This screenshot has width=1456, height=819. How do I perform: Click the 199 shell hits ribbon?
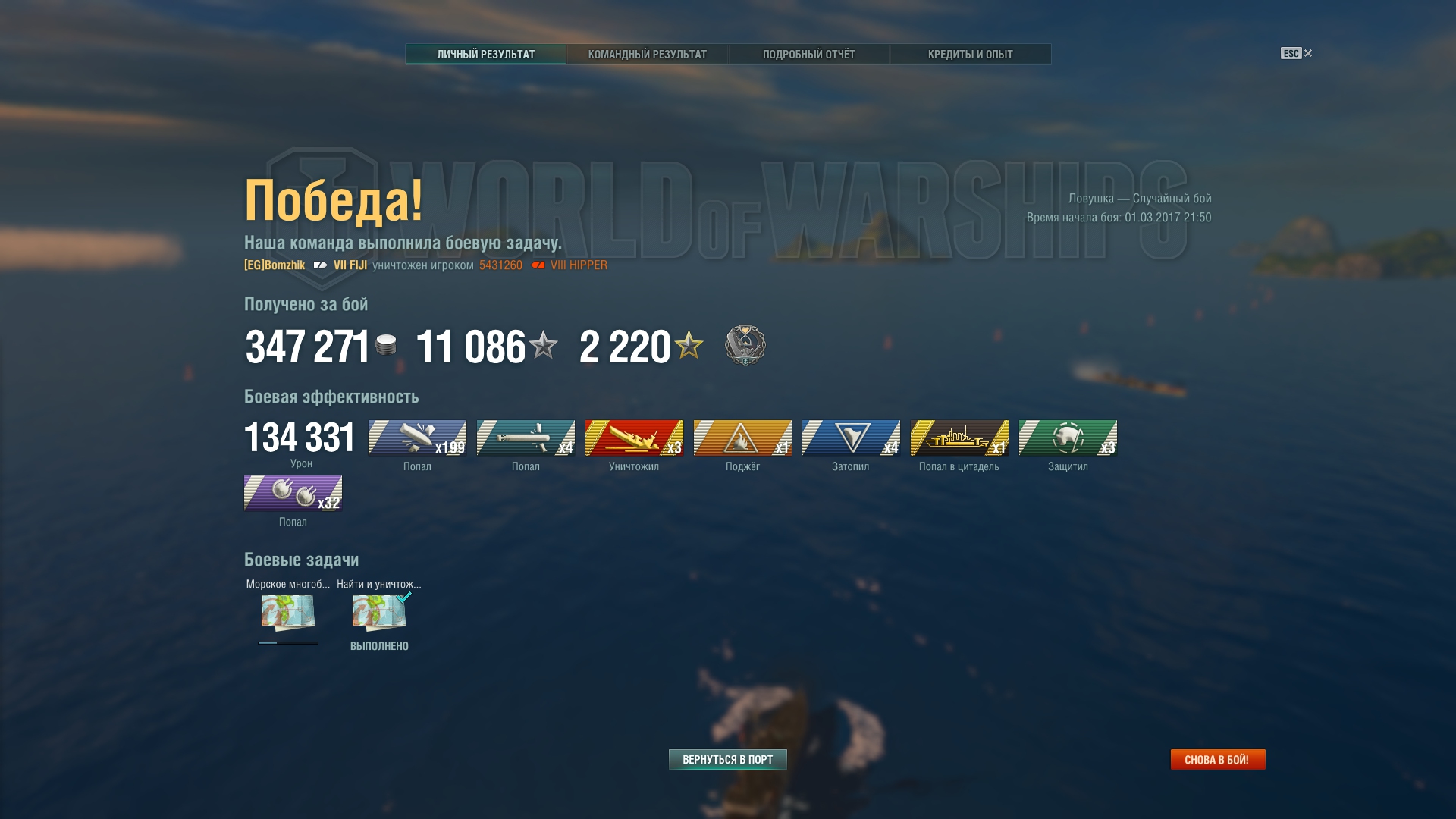[417, 438]
